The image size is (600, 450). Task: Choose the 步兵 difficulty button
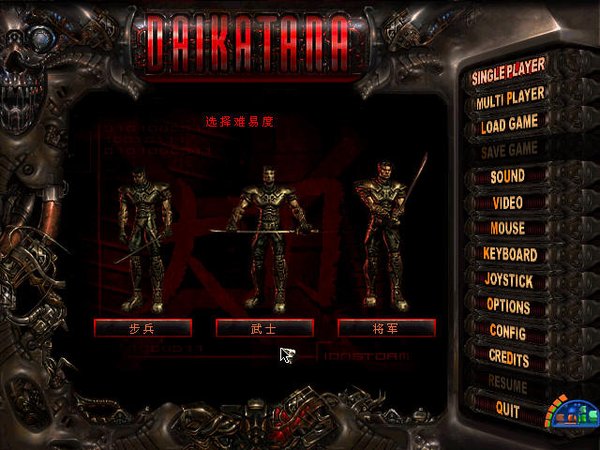pyautogui.click(x=143, y=327)
